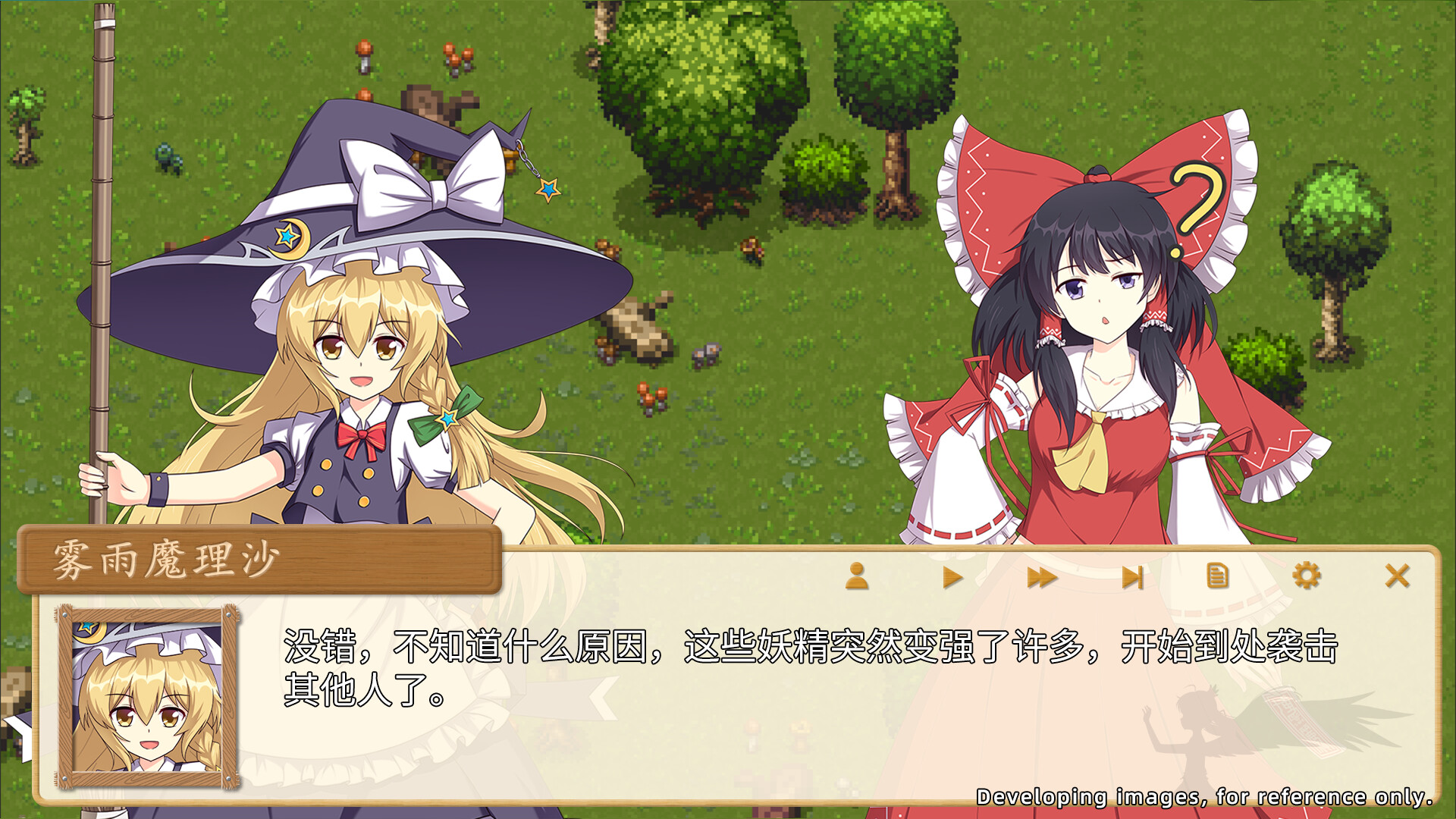The image size is (1456, 819).
Task: Select the character profile person icon
Action: pyautogui.click(x=858, y=576)
